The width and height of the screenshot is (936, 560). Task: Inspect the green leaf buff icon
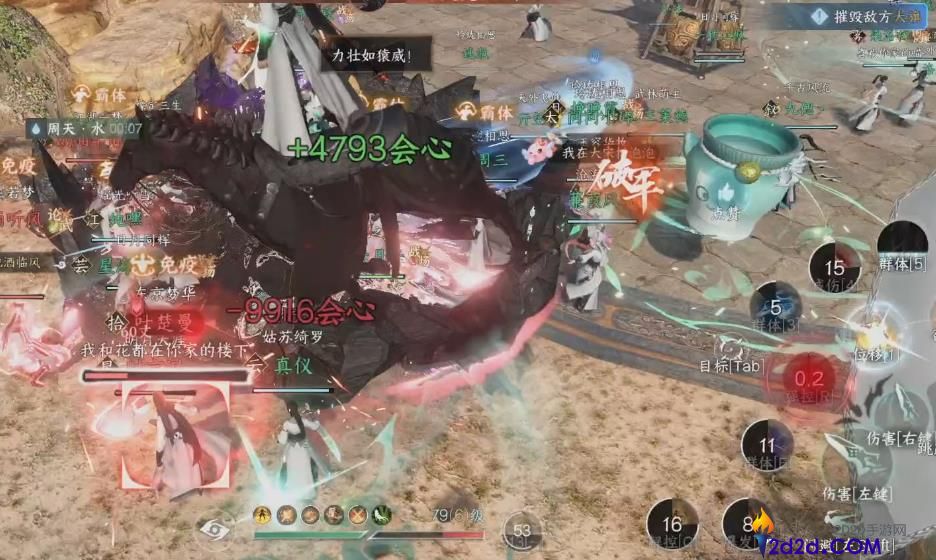(x=381, y=515)
